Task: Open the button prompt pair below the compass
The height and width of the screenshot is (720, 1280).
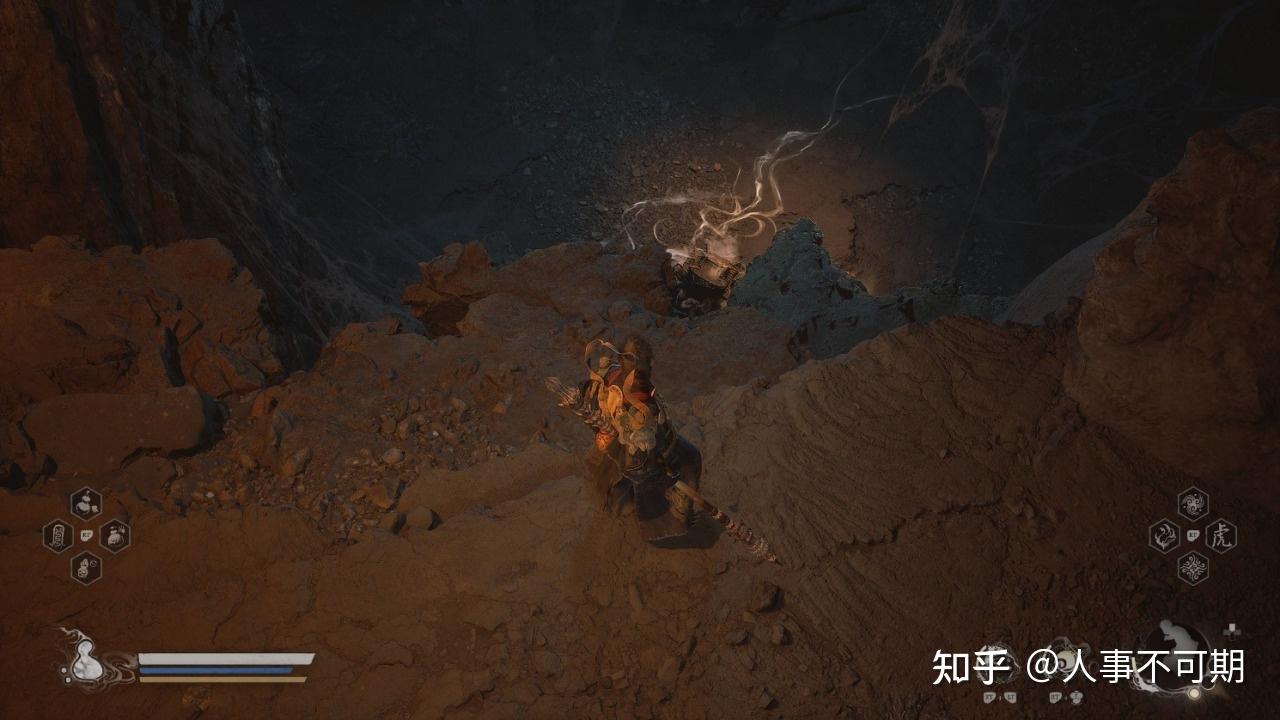Action: pos(1064,697)
